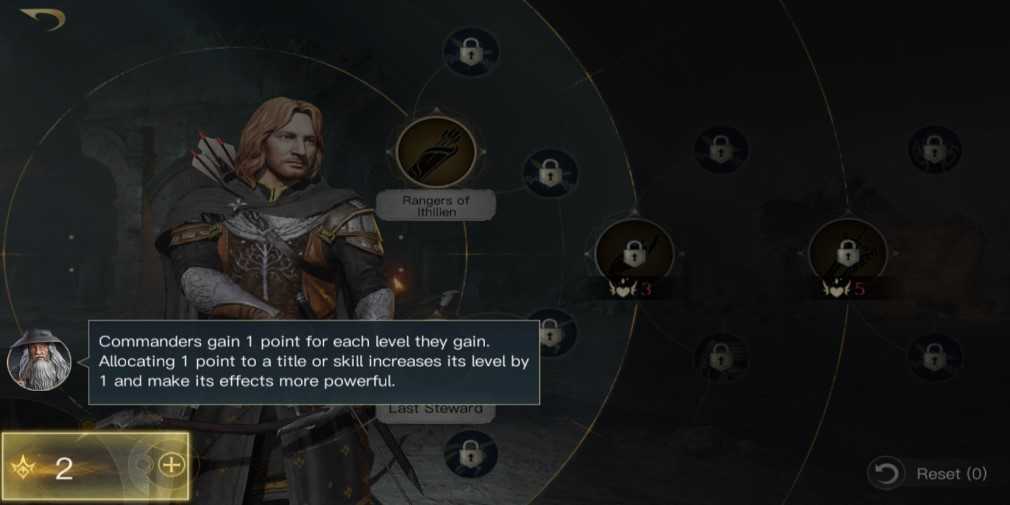Viewport: 1010px width, 505px height.
Task: Open the Last Steward skill node
Action: [x=436, y=409]
